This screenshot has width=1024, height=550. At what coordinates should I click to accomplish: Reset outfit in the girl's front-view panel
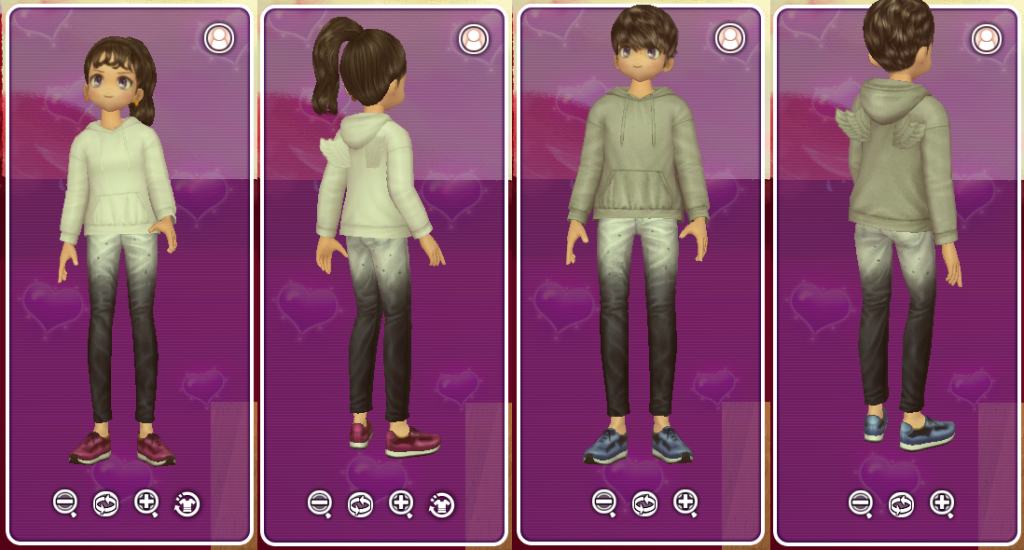point(186,503)
